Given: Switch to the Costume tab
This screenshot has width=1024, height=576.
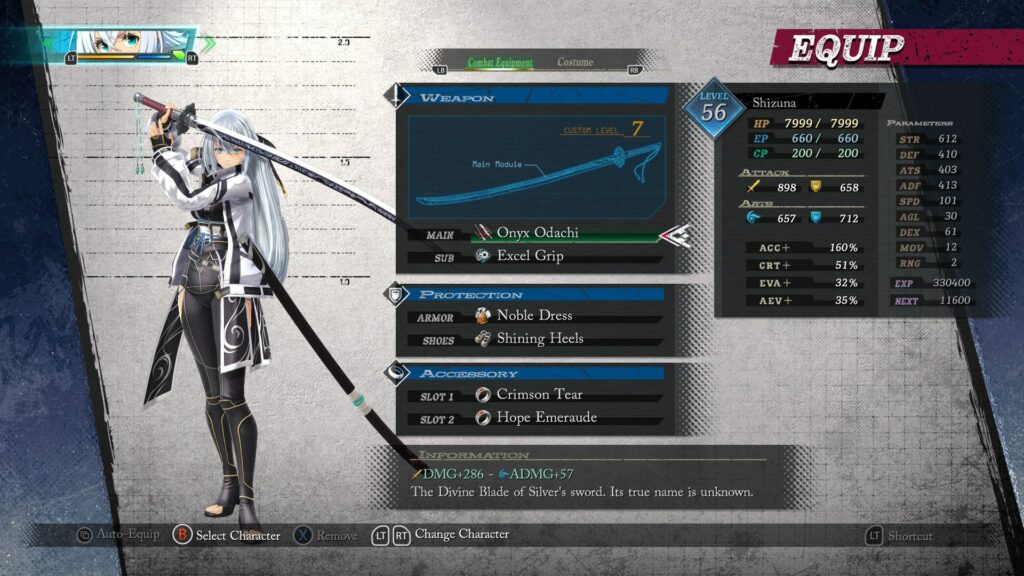Looking at the screenshot, I should pos(575,62).
